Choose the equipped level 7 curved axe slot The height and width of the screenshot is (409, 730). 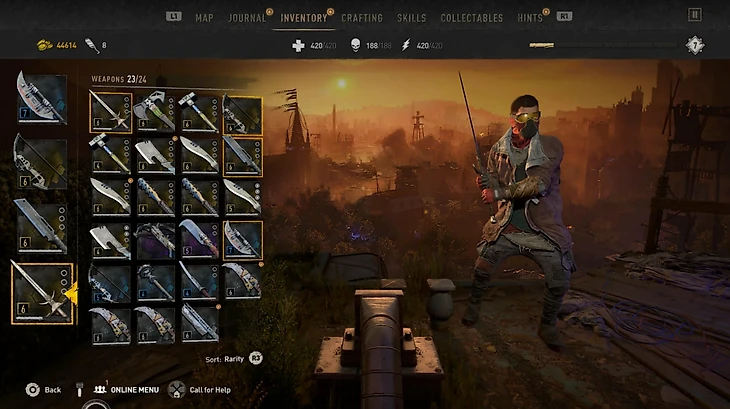pos(41,98)
